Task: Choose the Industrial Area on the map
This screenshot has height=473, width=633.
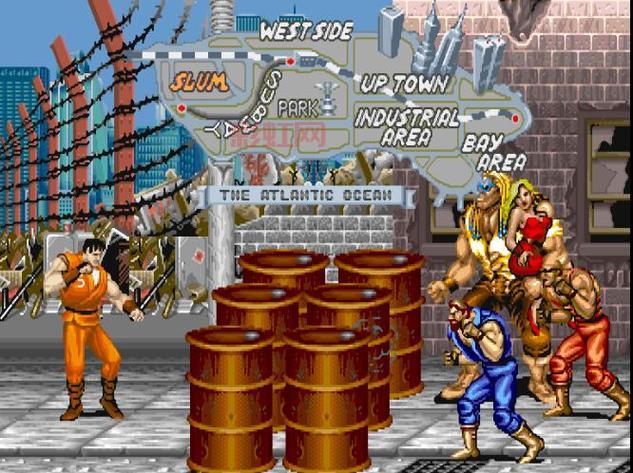Action: click(x=406, y=126)
